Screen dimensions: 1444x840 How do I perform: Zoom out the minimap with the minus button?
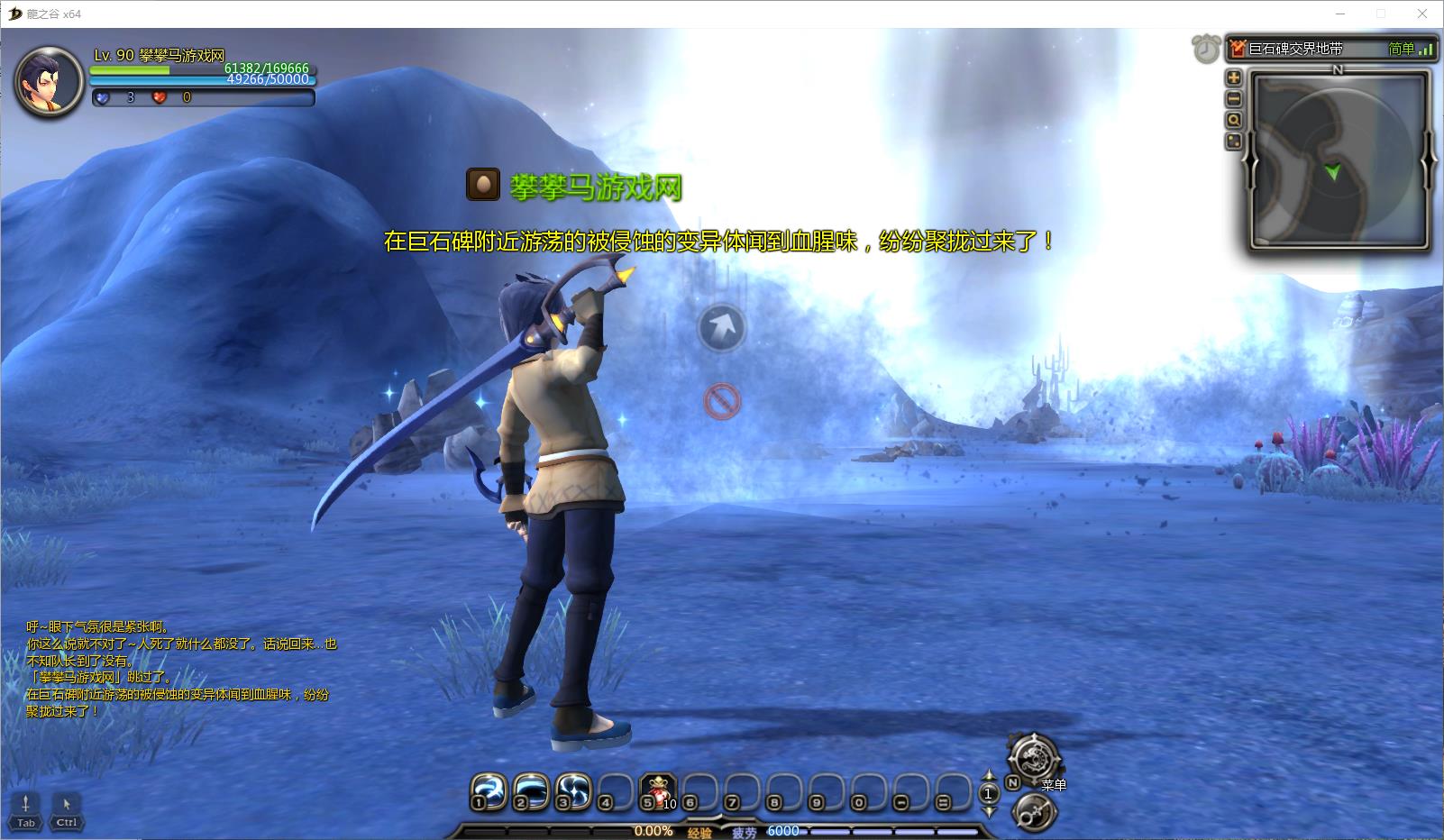click(1234, 99)
